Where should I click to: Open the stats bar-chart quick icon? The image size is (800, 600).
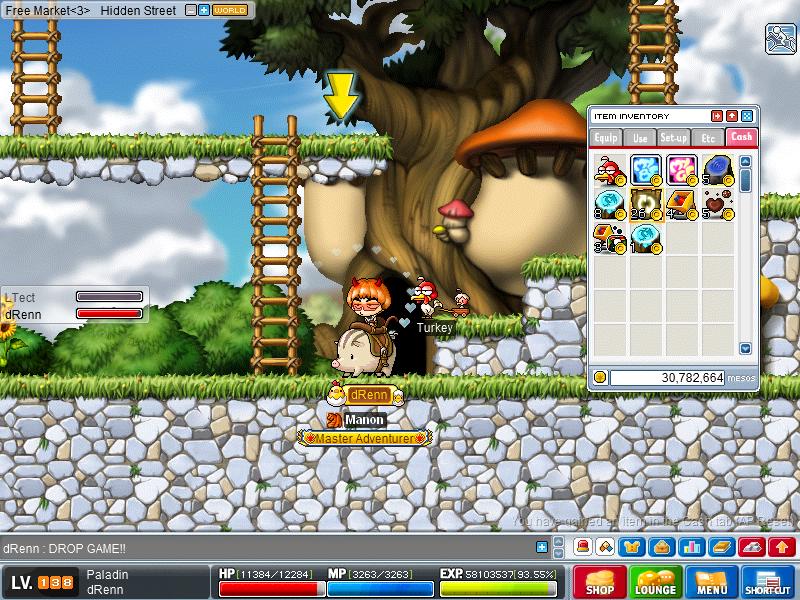(689, 547)
